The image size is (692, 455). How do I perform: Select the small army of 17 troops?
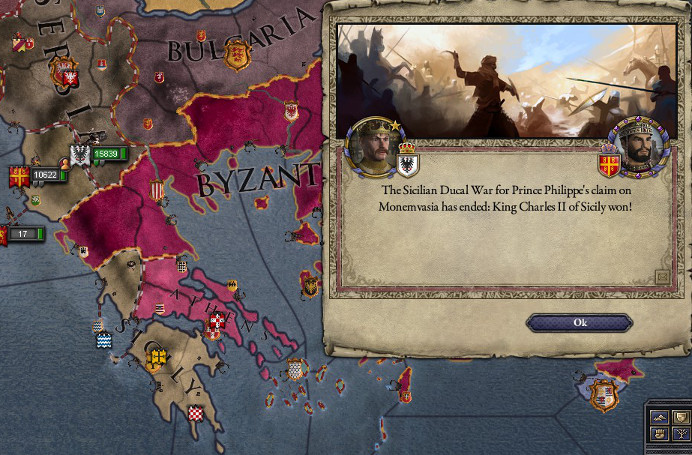(24, 234)
